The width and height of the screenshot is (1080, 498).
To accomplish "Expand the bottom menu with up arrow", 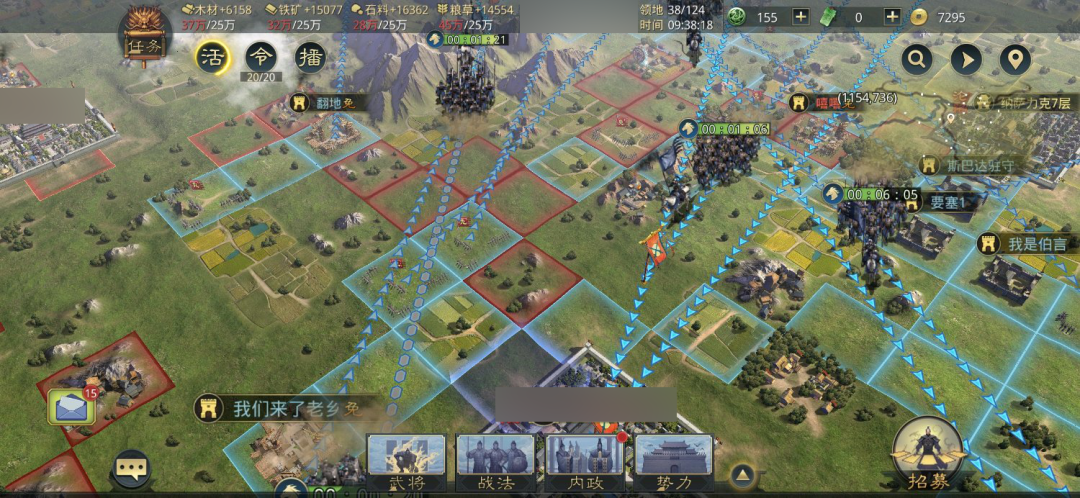I will pos(742,473).
